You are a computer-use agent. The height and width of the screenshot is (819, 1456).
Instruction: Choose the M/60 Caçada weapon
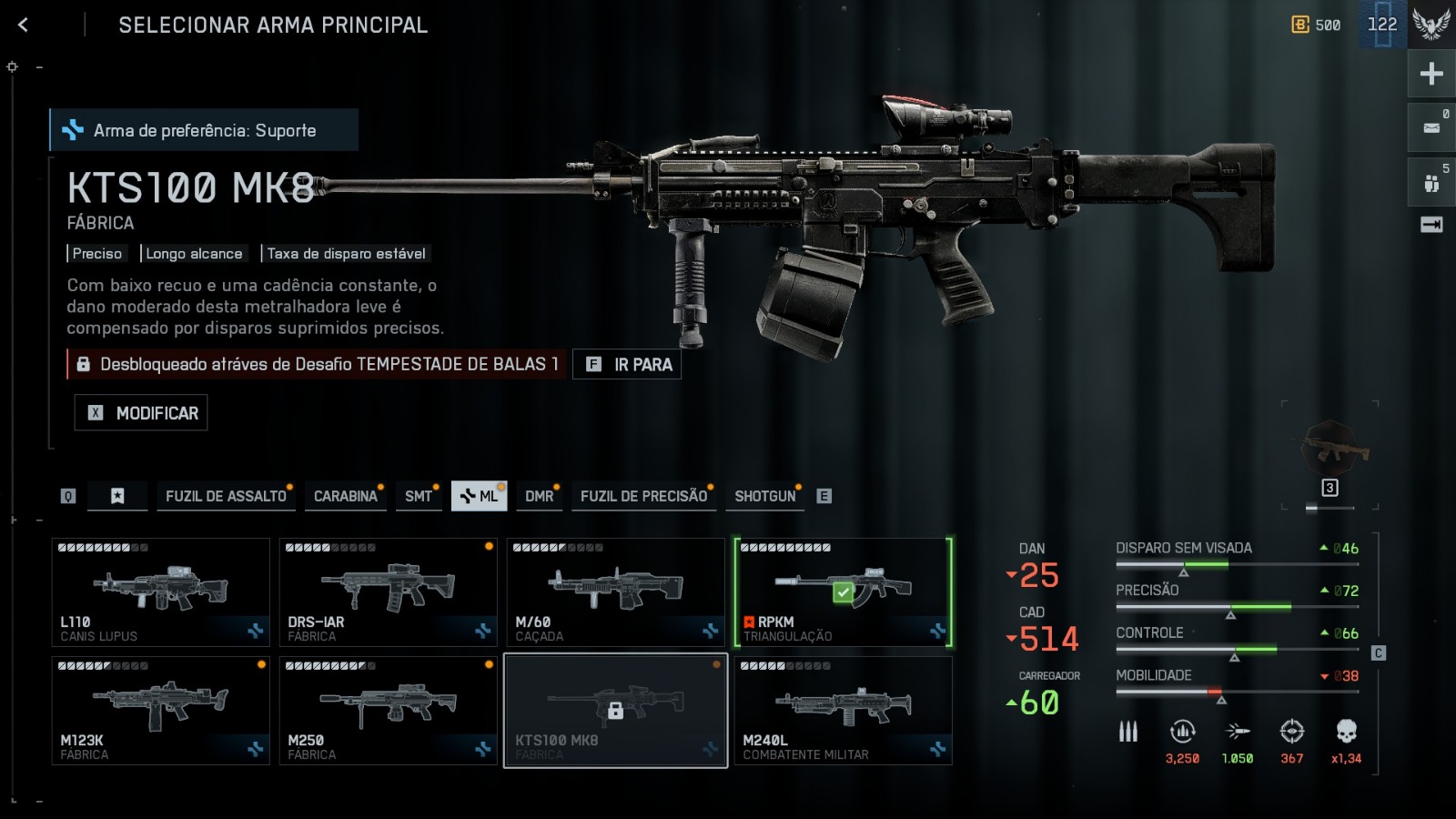pos(615,592)
